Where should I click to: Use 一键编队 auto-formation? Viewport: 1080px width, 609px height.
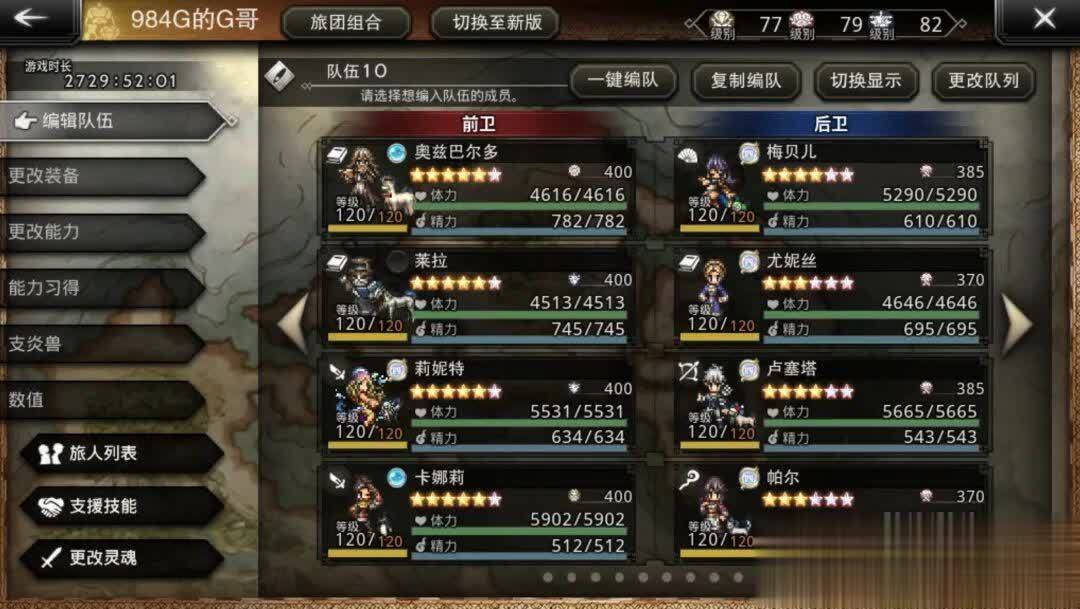click(x=623, y=81)
